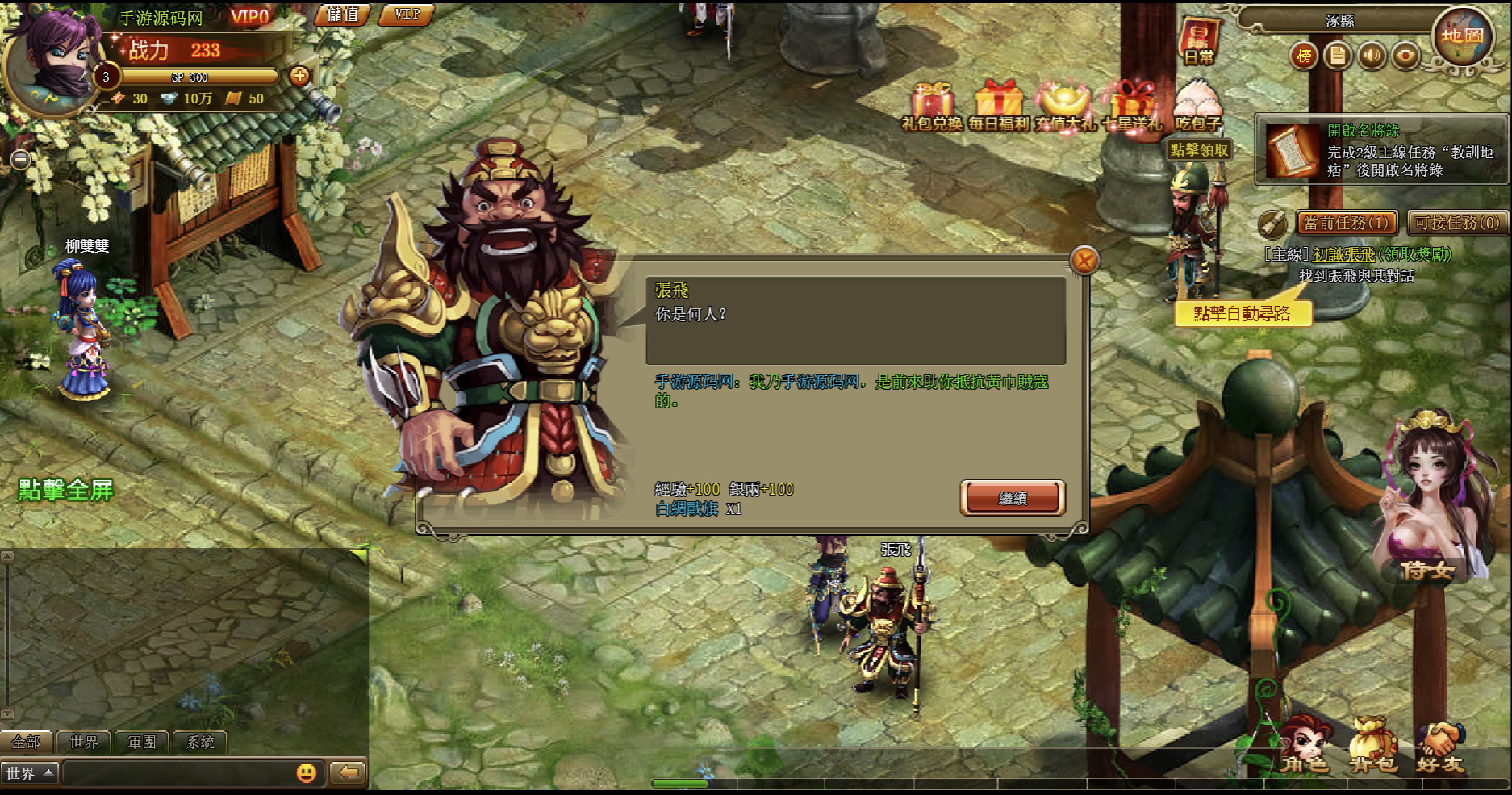The image size is (1512, 795).
Task: Open the chat emoji picker
Action: point(307,772)
